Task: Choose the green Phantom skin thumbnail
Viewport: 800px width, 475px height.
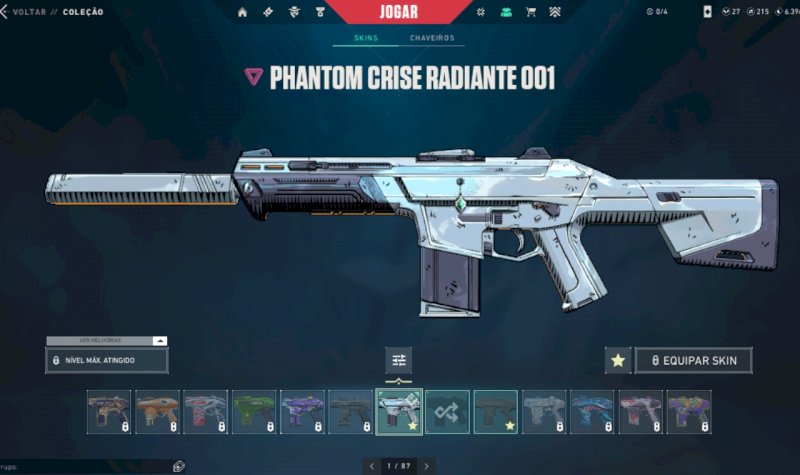Action: tap(254, 411)
